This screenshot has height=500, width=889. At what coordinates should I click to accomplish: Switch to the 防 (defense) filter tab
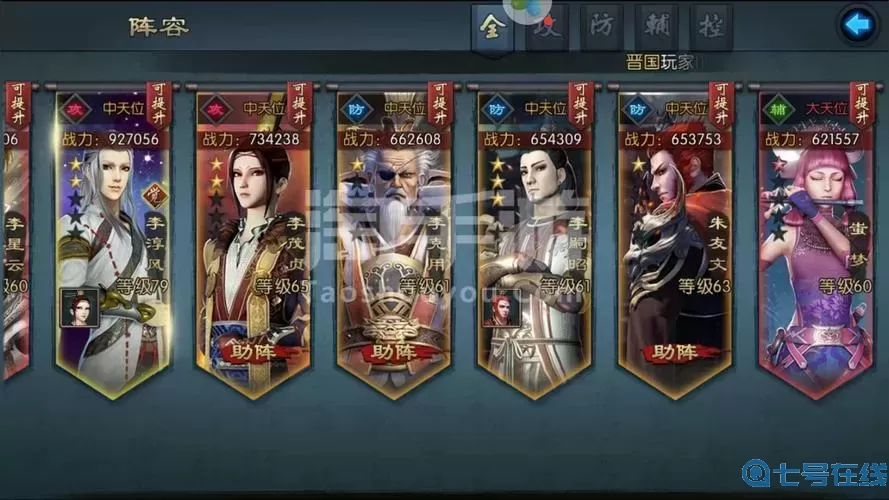[602, 26]
